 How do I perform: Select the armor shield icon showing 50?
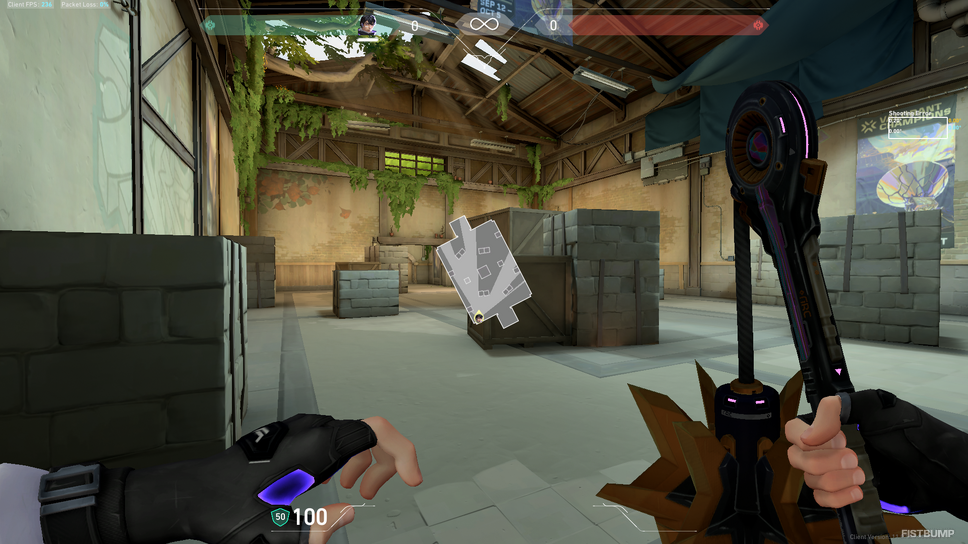280,517
